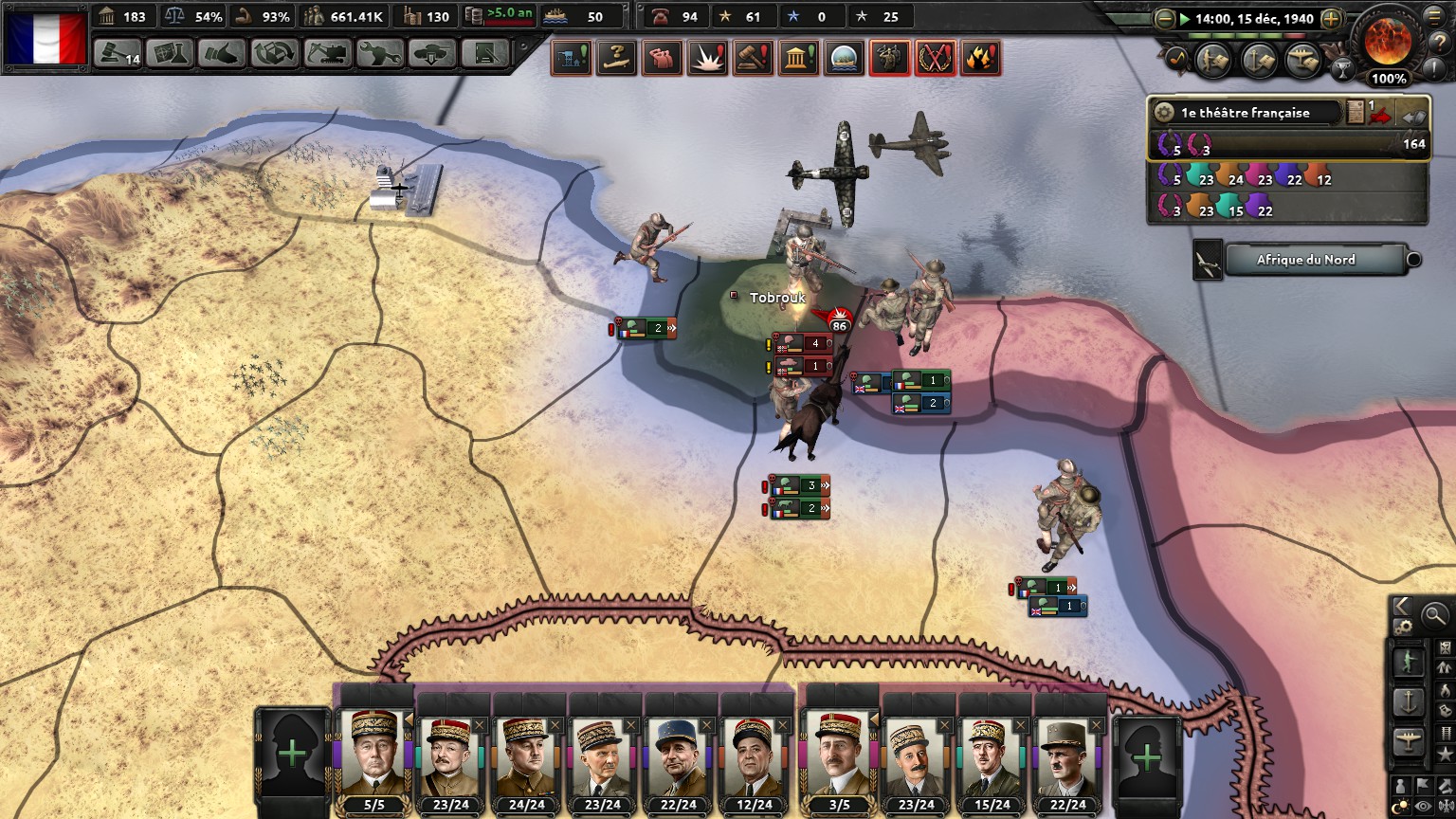Open Afrique du Nord air region

click(x=1305, y=260)
